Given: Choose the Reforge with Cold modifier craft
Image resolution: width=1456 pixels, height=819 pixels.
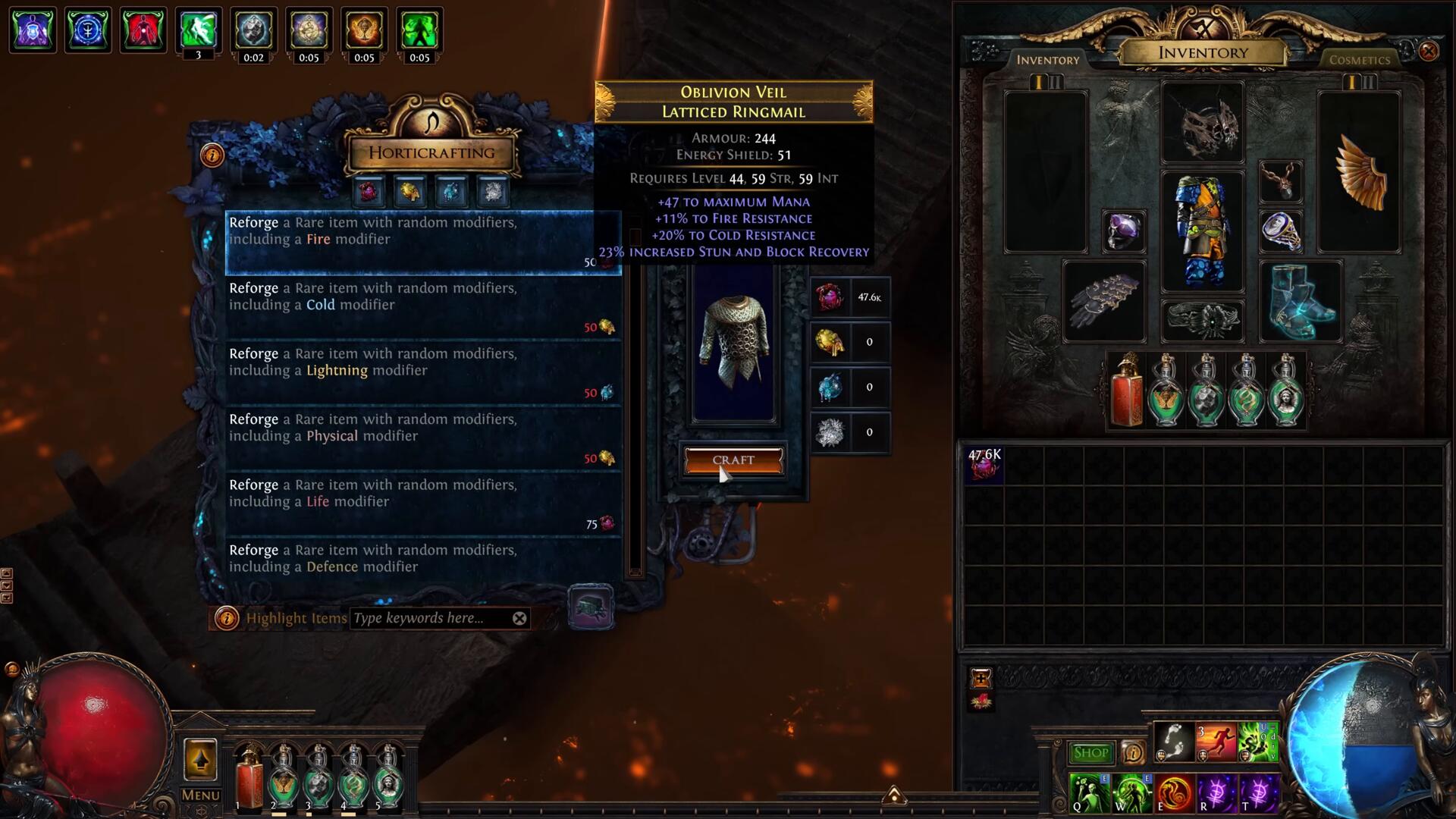Looking at the screenshot, I should pos(422,306).
